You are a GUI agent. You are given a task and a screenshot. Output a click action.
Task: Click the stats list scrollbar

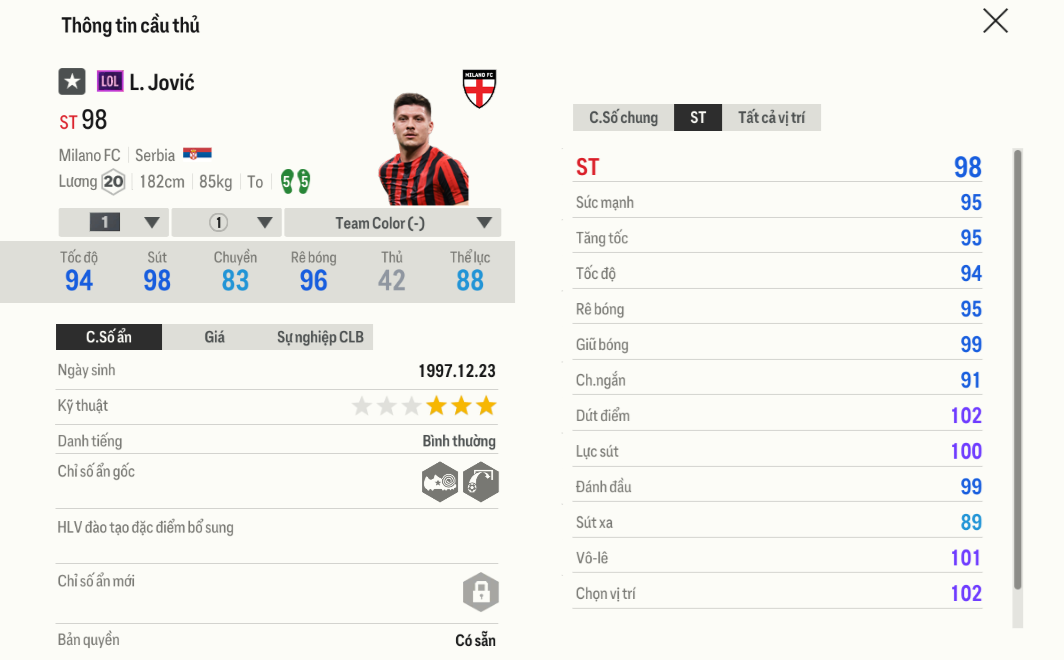(x=1018, y=370)
